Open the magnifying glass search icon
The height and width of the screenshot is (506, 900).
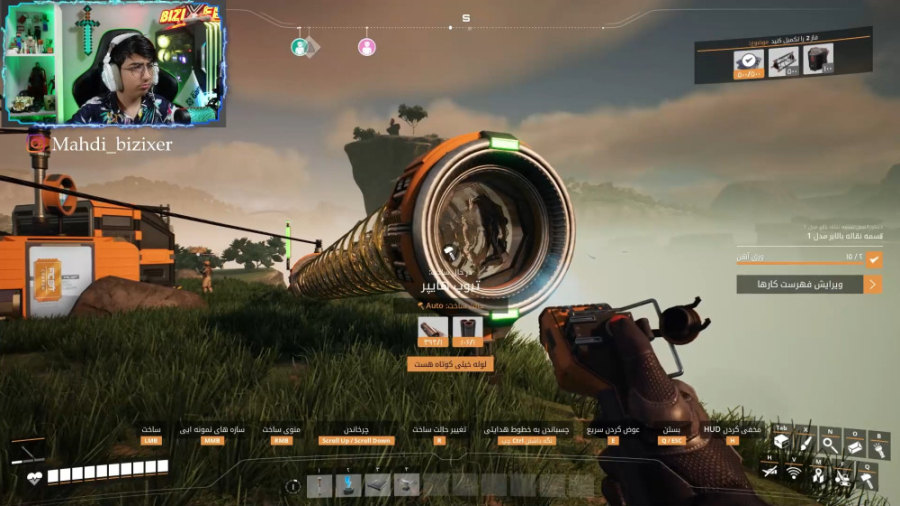coord(830,445)
